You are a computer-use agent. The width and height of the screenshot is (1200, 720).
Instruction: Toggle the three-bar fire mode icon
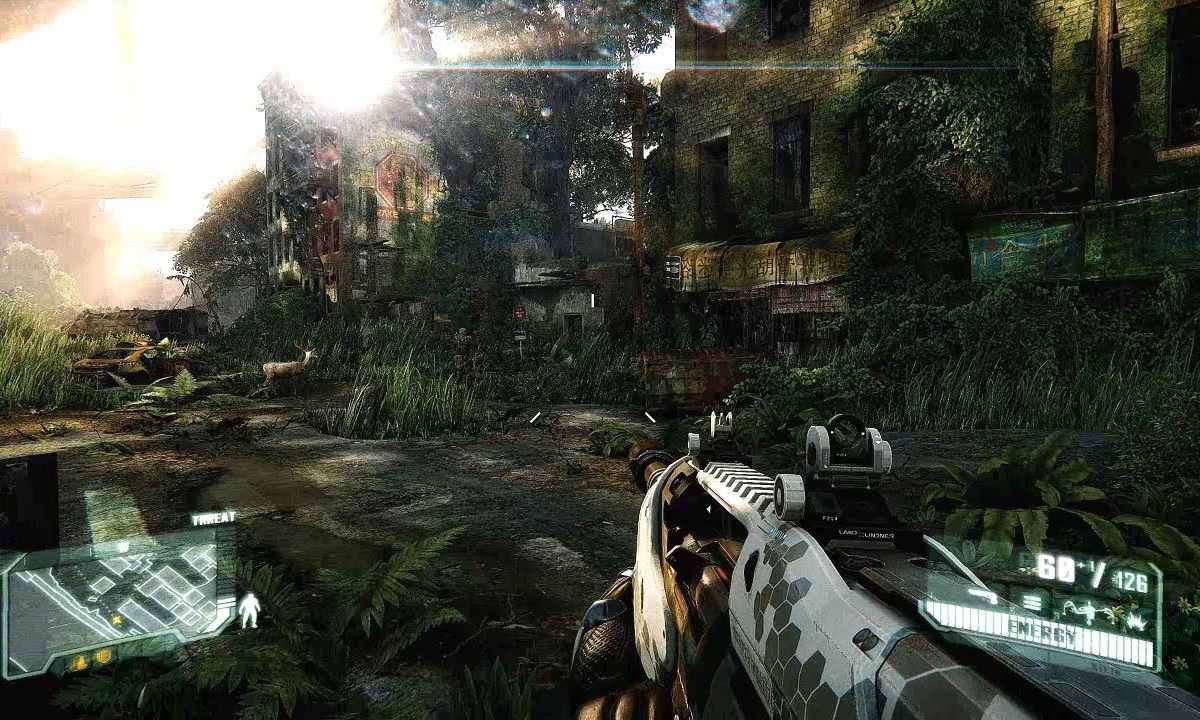tap(1032, 603)
